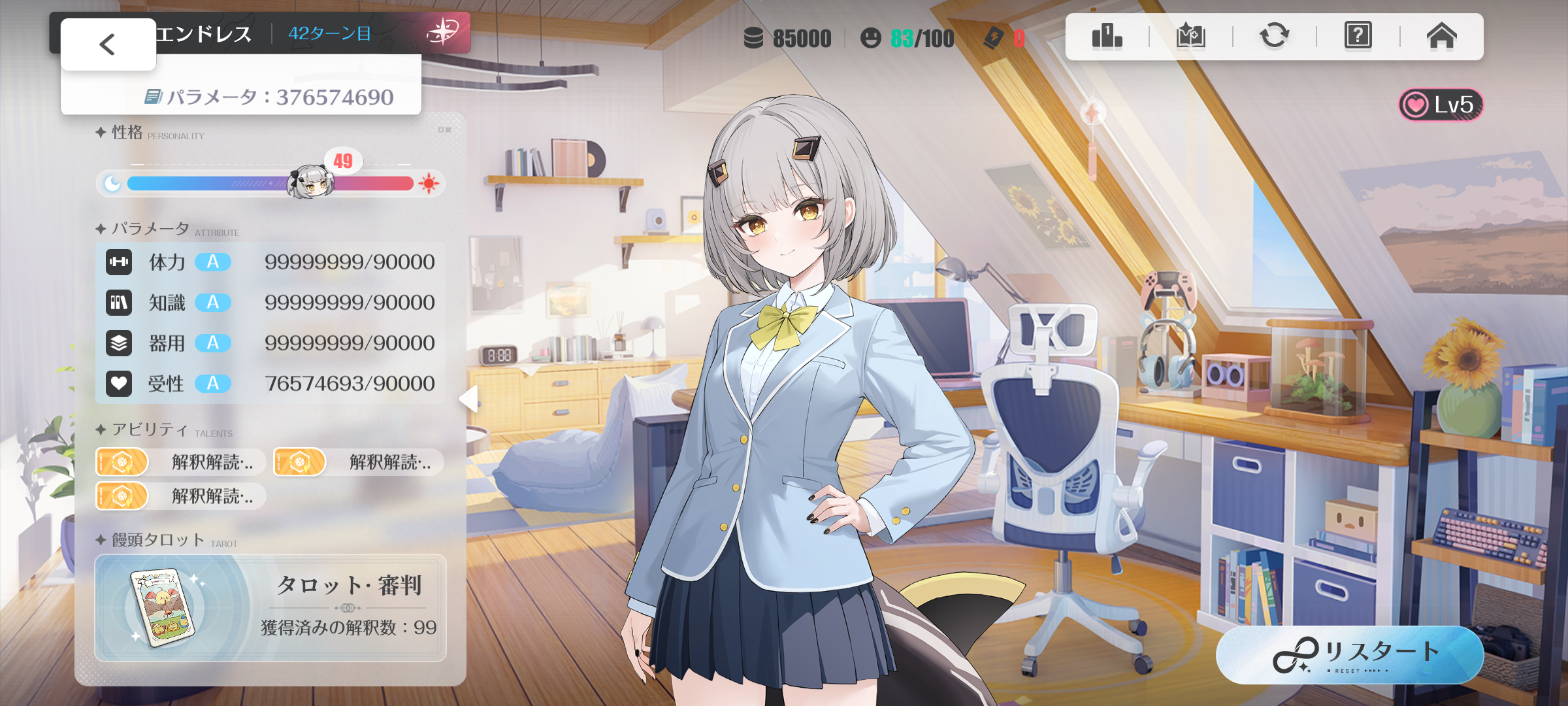Image resolution: width=1568 pixels, height=706 pixels.
Task: Select the 器用 dexterity parameter row
Action: pos(270,343)
